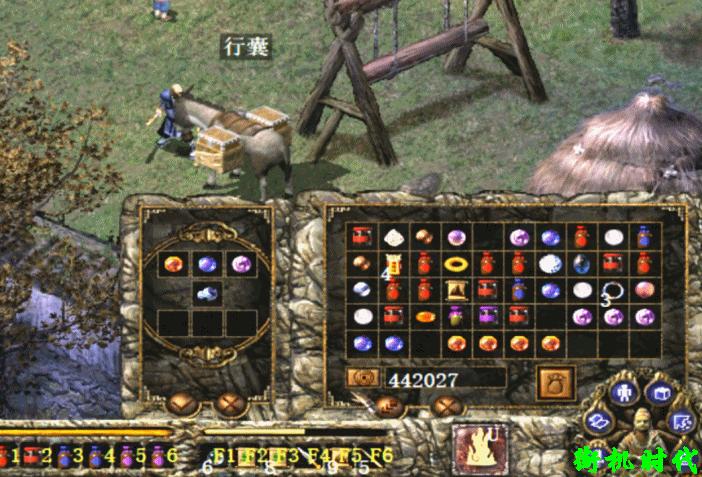702x477 pixels.
Task: Select the blue crystal cluster result slot
Action: [207, 293]
